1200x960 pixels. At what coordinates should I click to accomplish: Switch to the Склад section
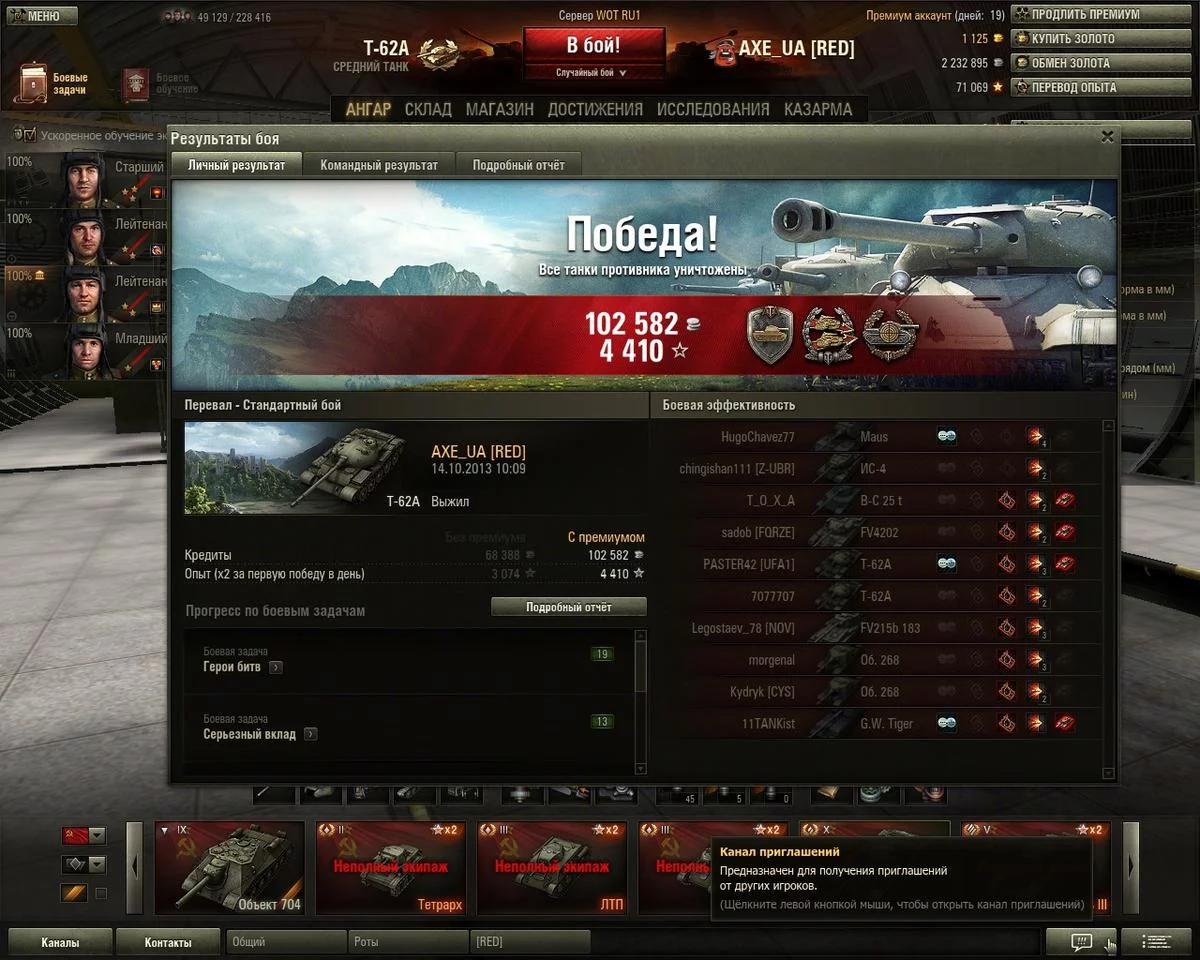pos(428,110)
